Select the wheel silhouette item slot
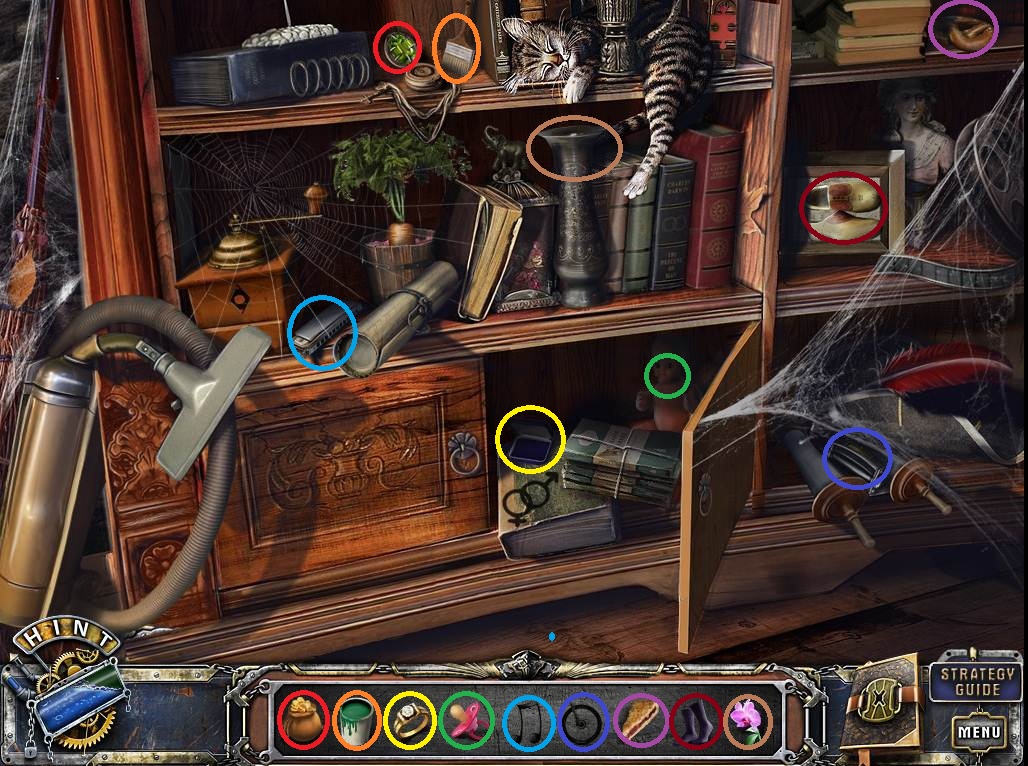Viewport: 1028px width, 766px height. click(584, 720)
